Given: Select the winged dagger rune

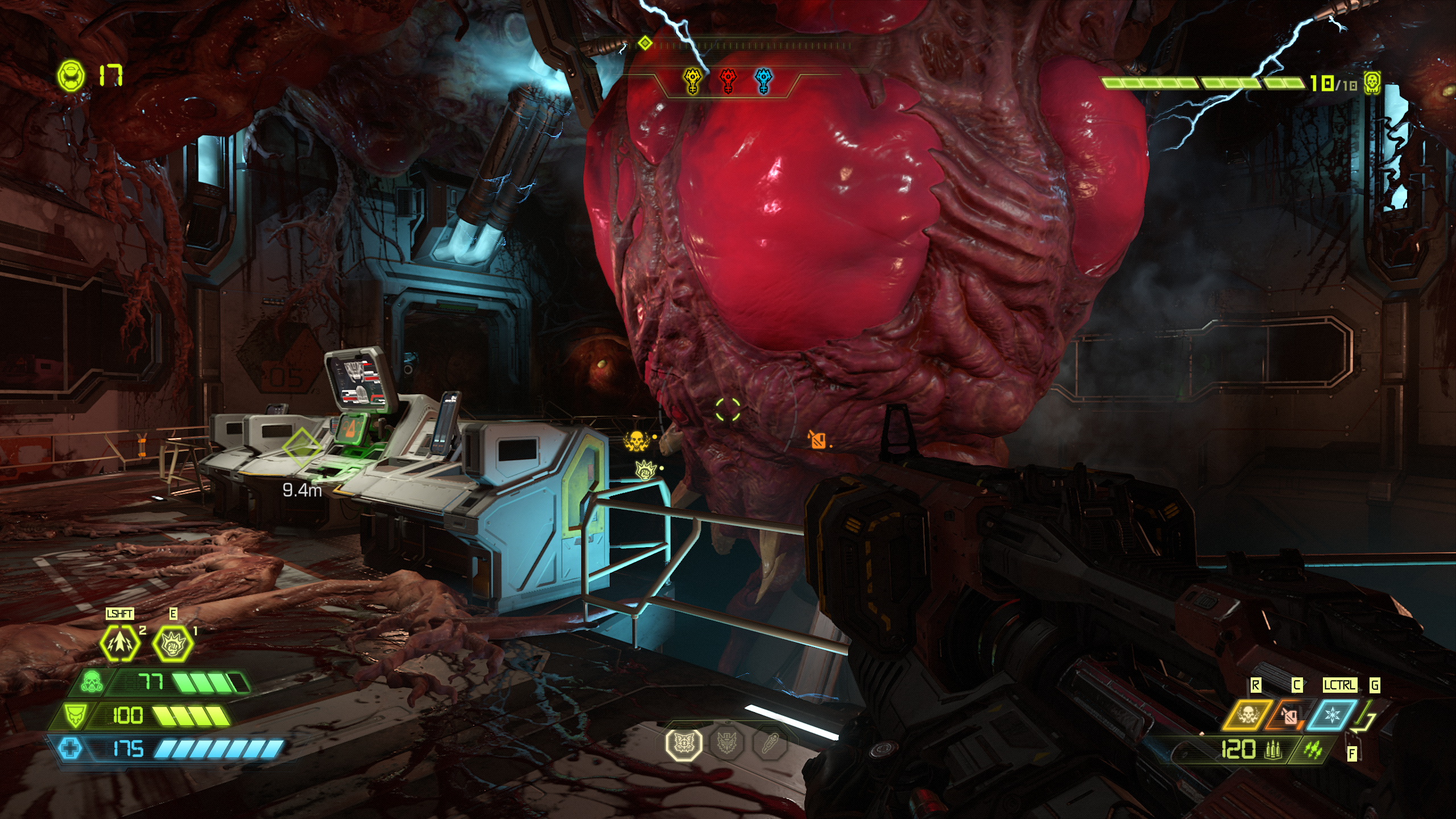Looking at the screenshot, I should coord(726,743).
